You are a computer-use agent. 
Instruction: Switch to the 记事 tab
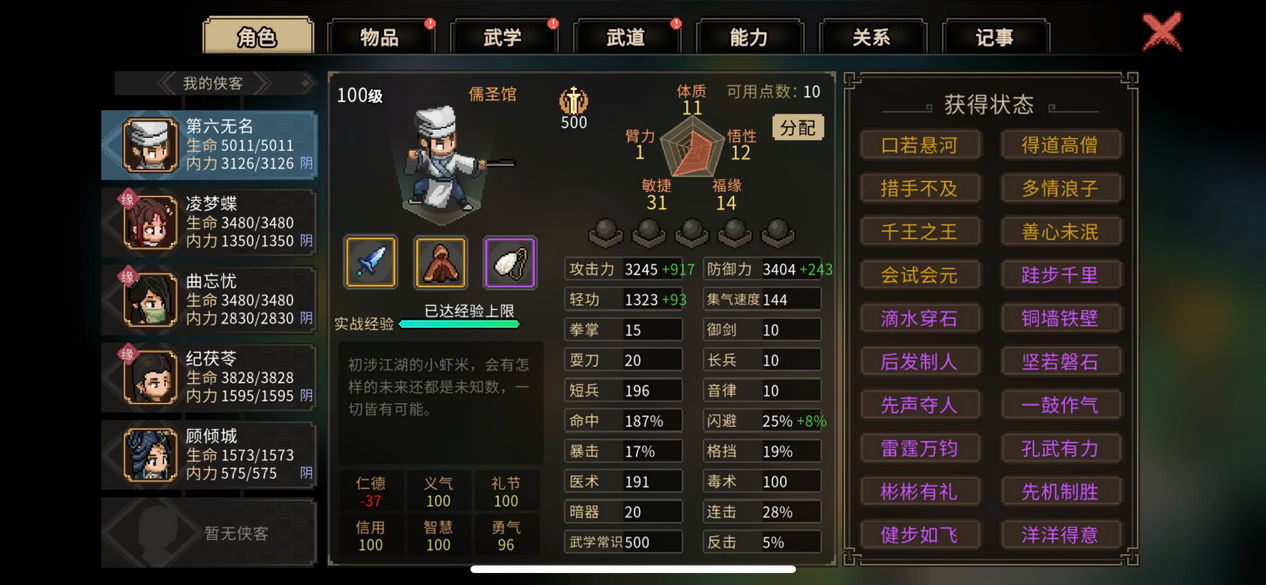995,38
